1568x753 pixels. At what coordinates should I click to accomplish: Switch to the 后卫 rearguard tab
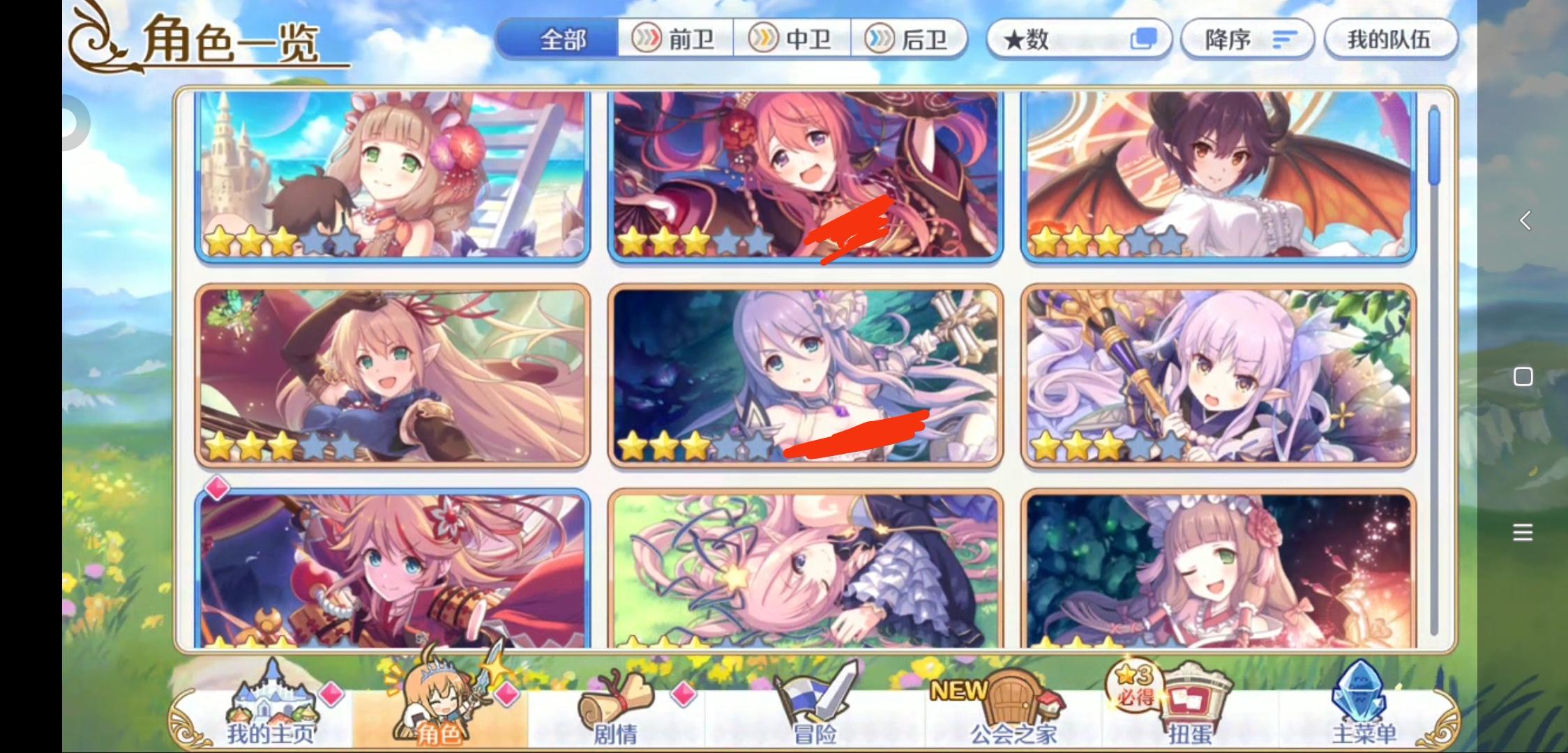909,40
